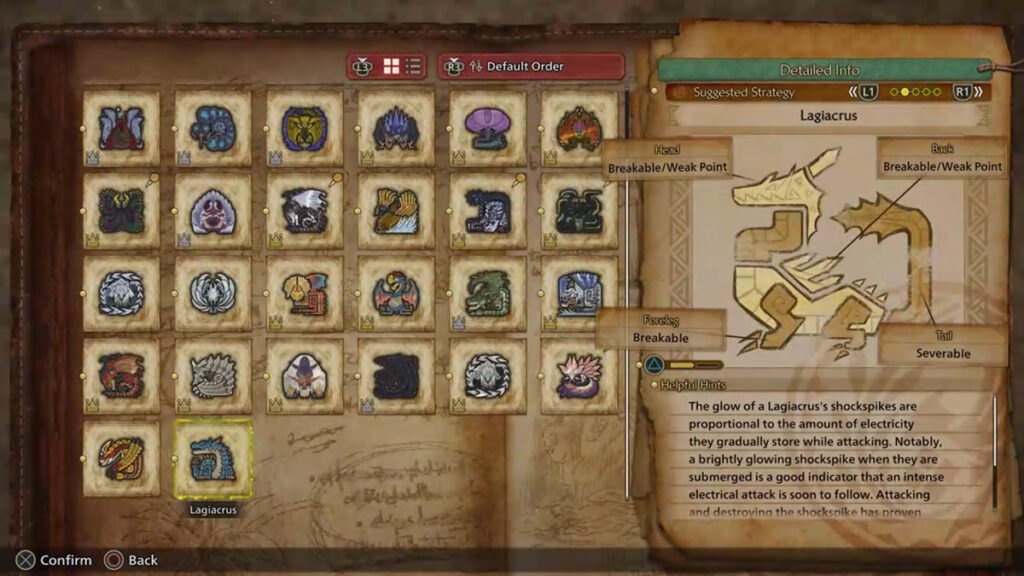
Task: Choose the yellow lion-faced monster tile
Action: (x=304, y=128)
